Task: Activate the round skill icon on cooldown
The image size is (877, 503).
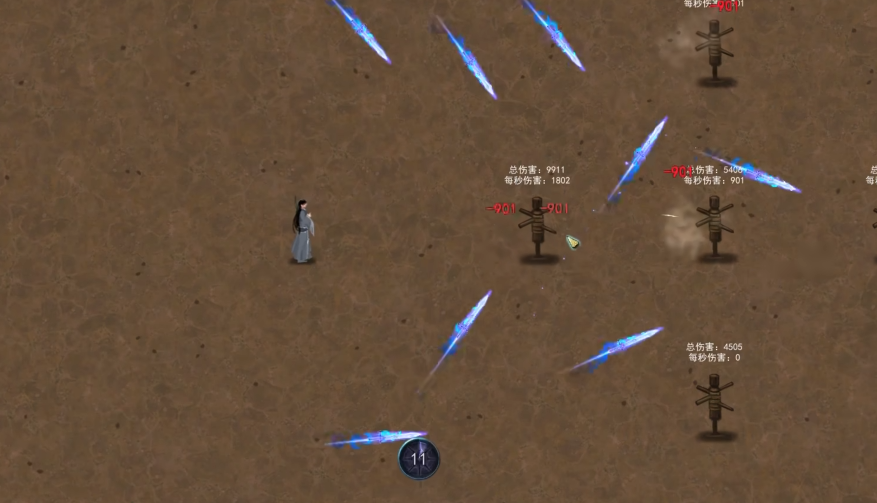Action: click(x=419, y=459)
